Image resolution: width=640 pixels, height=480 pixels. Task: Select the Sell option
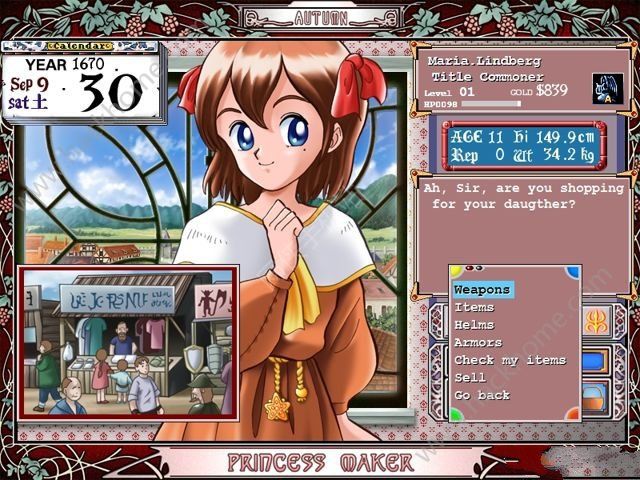click(x=469, y=377)
